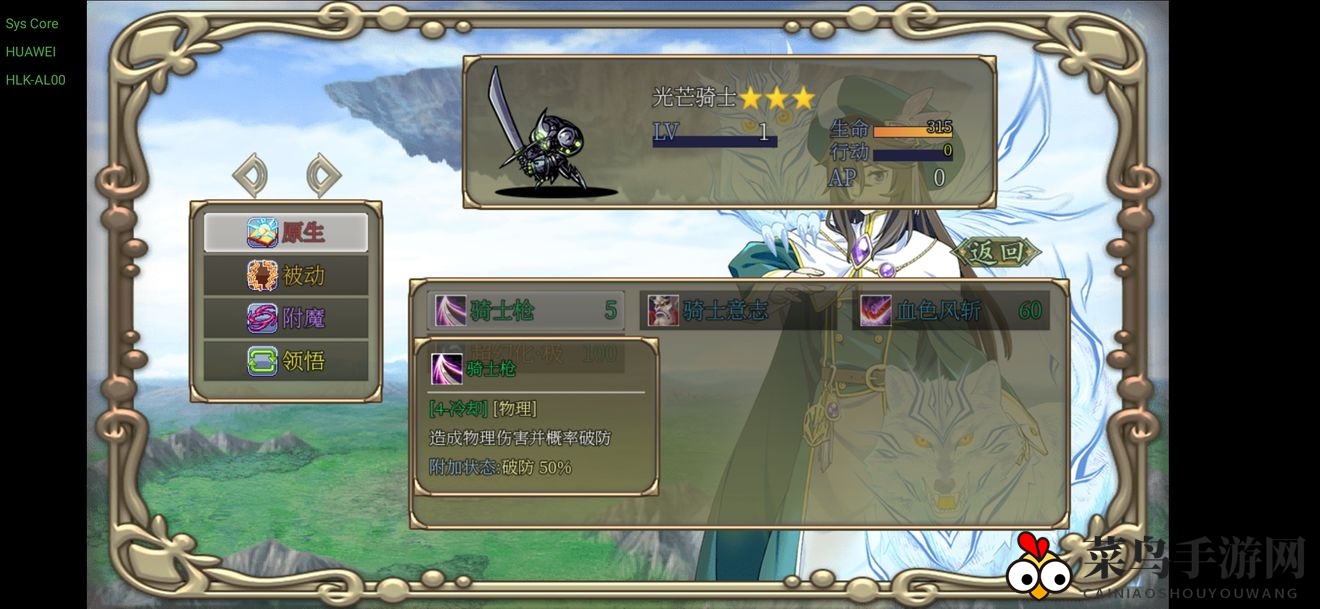Screen dimensions: 1320x609
Task: Click the 返回 back button
Action: tap(997, 252)
